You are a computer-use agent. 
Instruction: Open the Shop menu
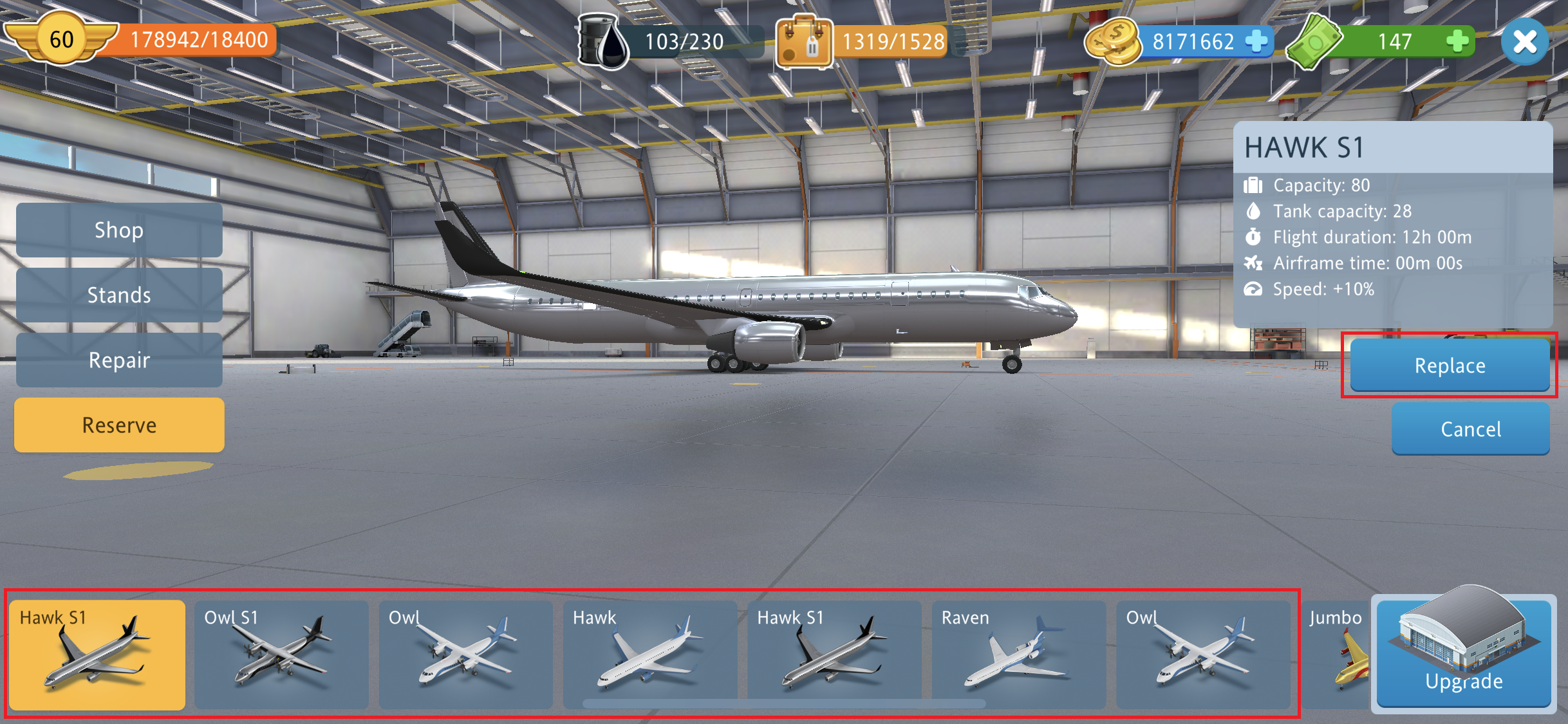click(119, 230)
